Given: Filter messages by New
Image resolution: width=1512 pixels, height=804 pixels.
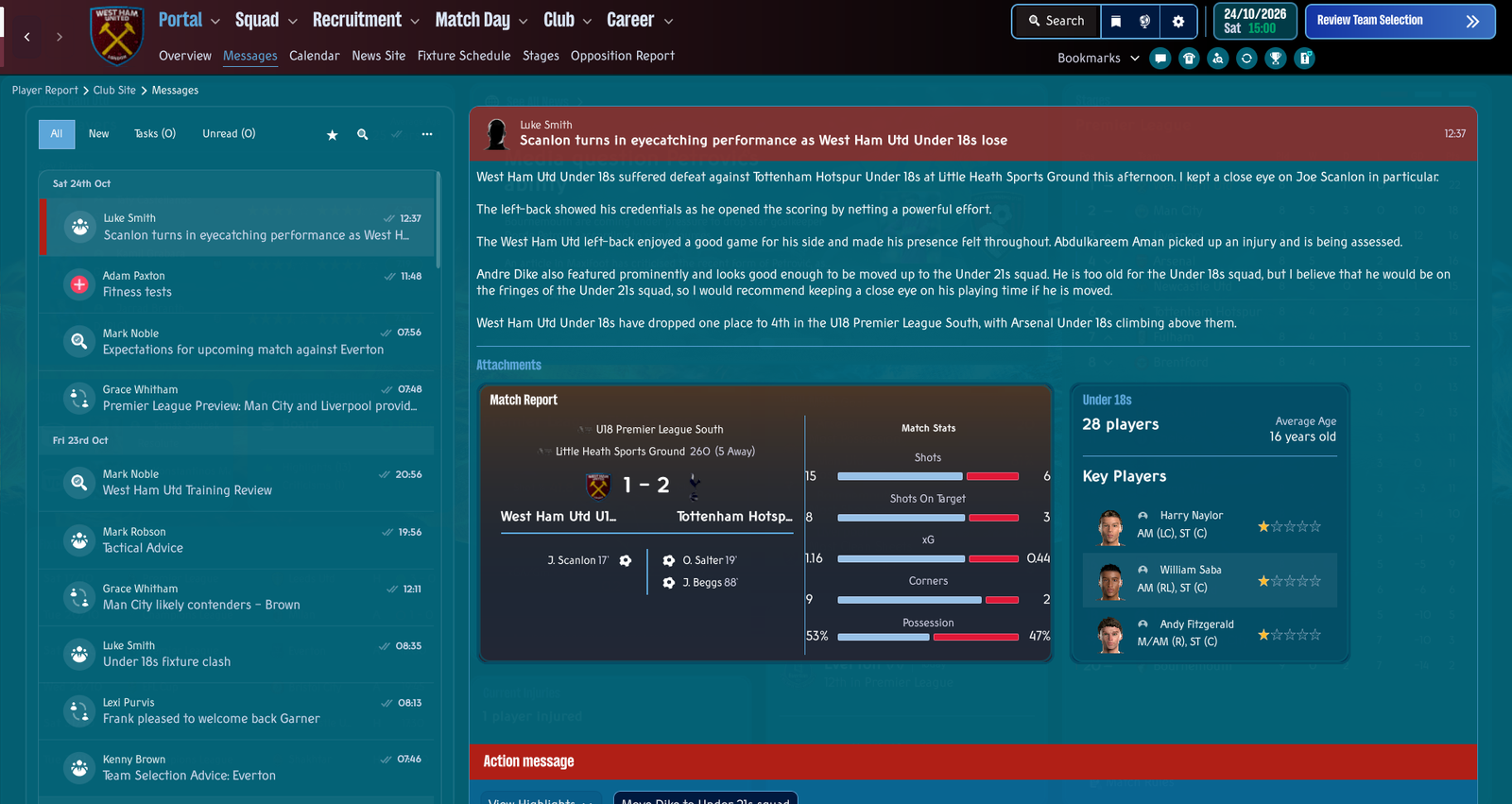Looking at the screenshot, I should point(98,134).
